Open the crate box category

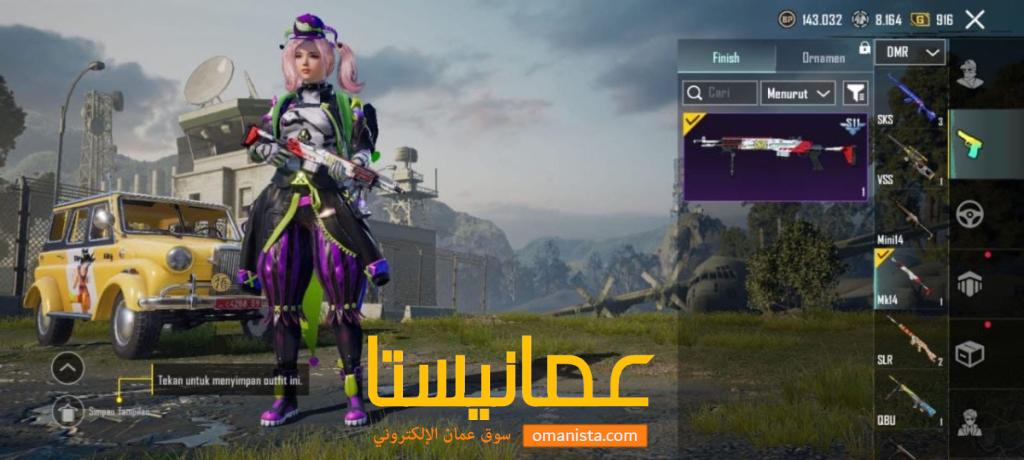tap(968, 354)
